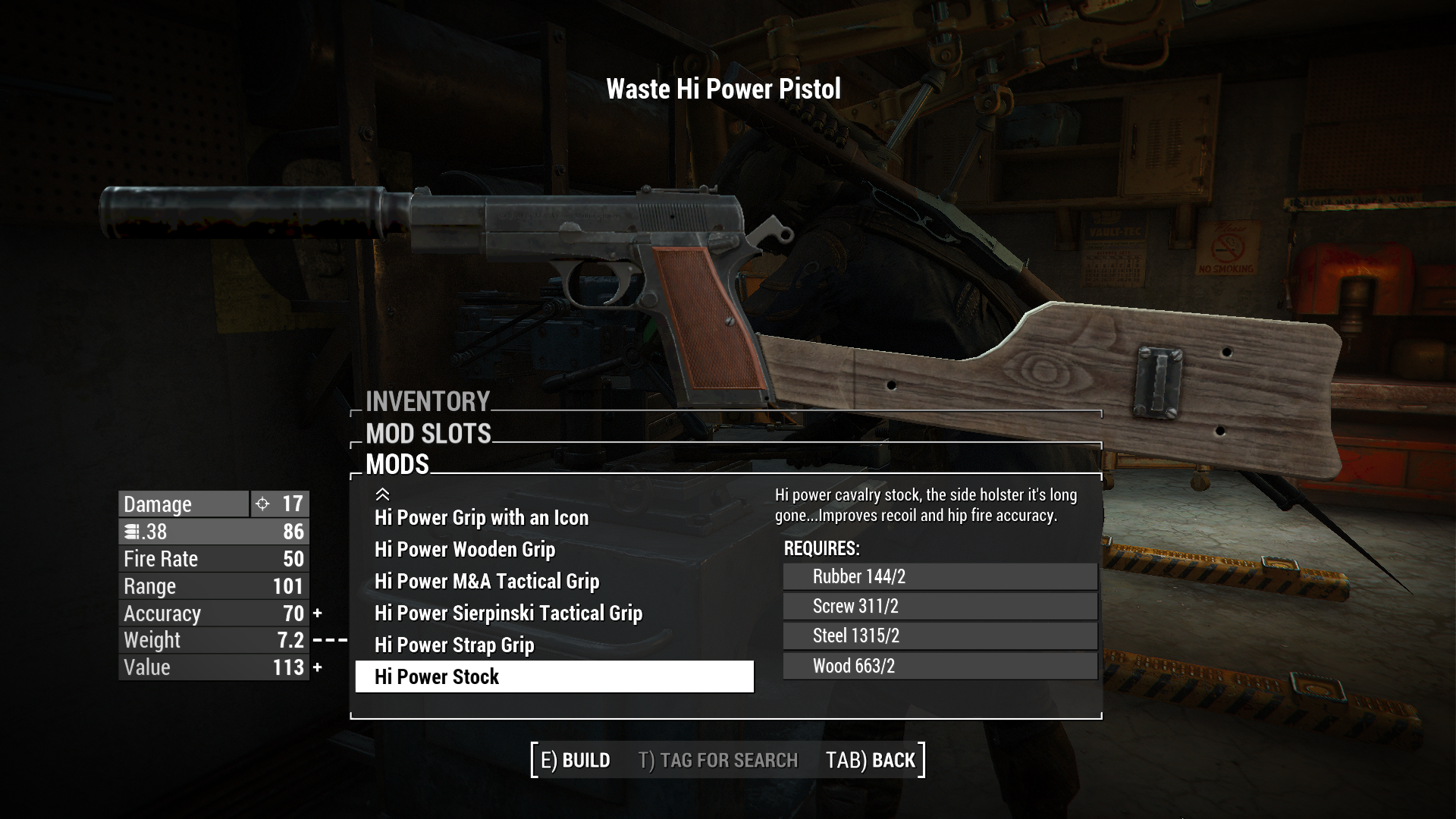This screenshot has width=1456, height=819.
Task: Choose the Hi Power Wooden Grip
Action: point(465,549)
